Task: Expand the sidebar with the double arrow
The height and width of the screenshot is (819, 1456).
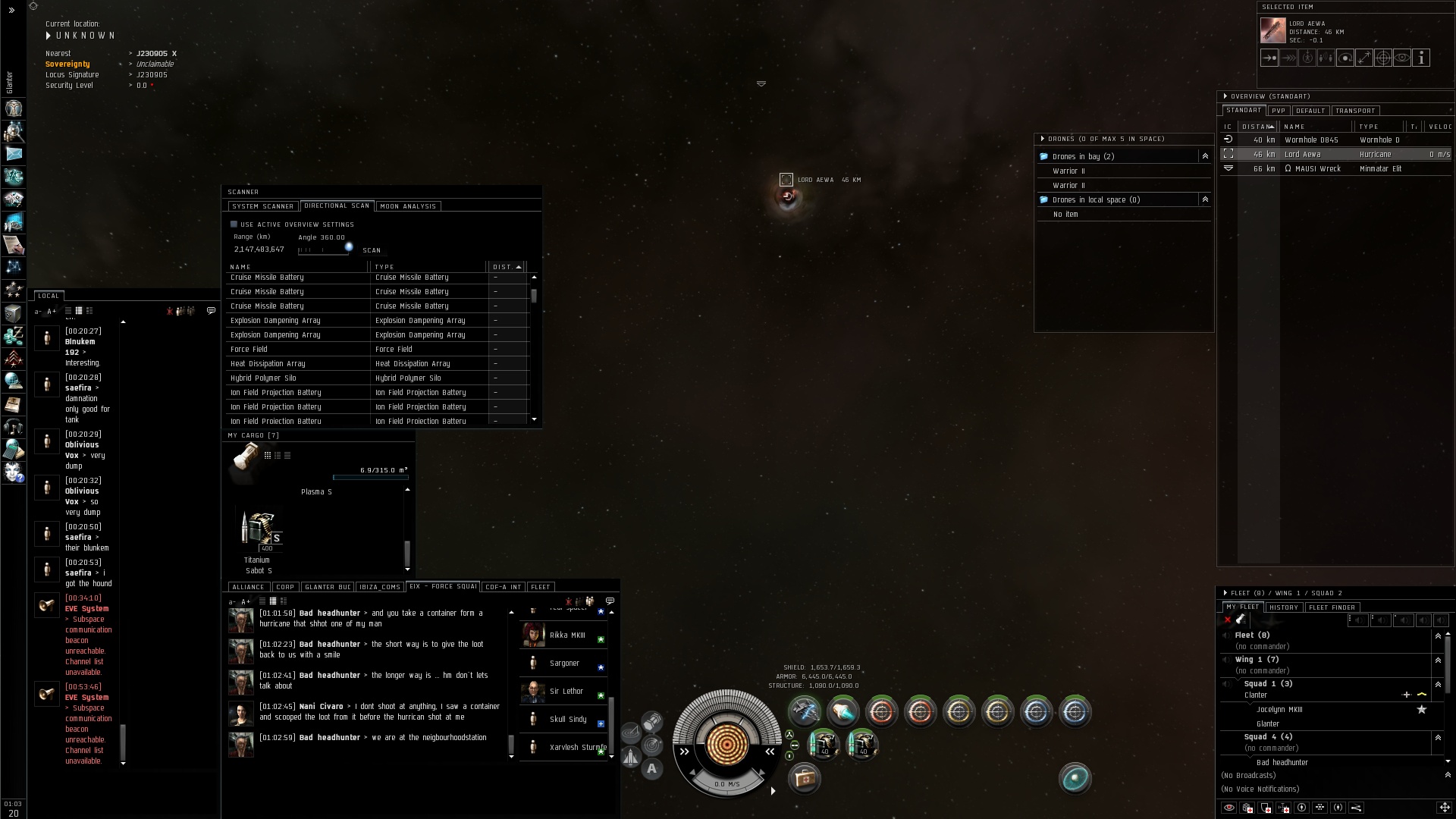Action: point(11,11)
